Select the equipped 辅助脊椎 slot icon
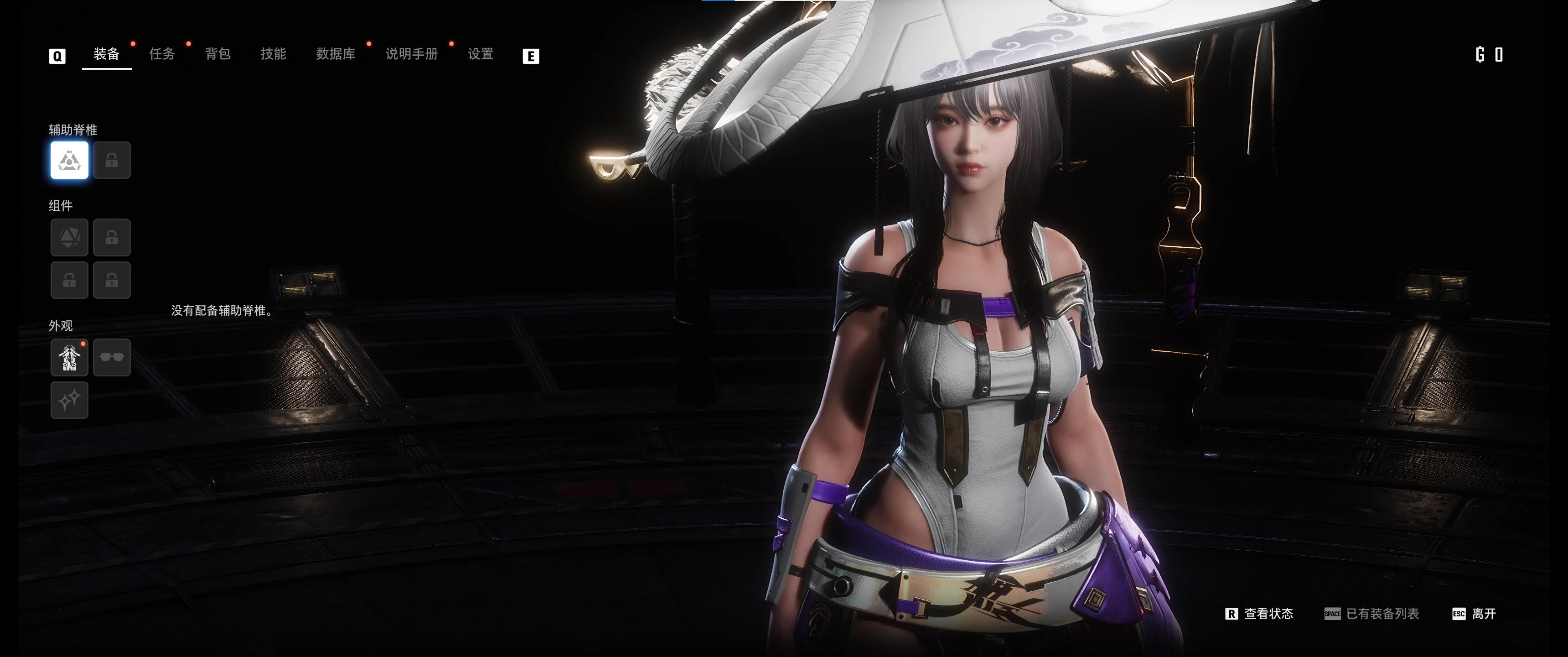This screenshot has width=1568, height=657. pyautogui.click(x=69, y=160)
